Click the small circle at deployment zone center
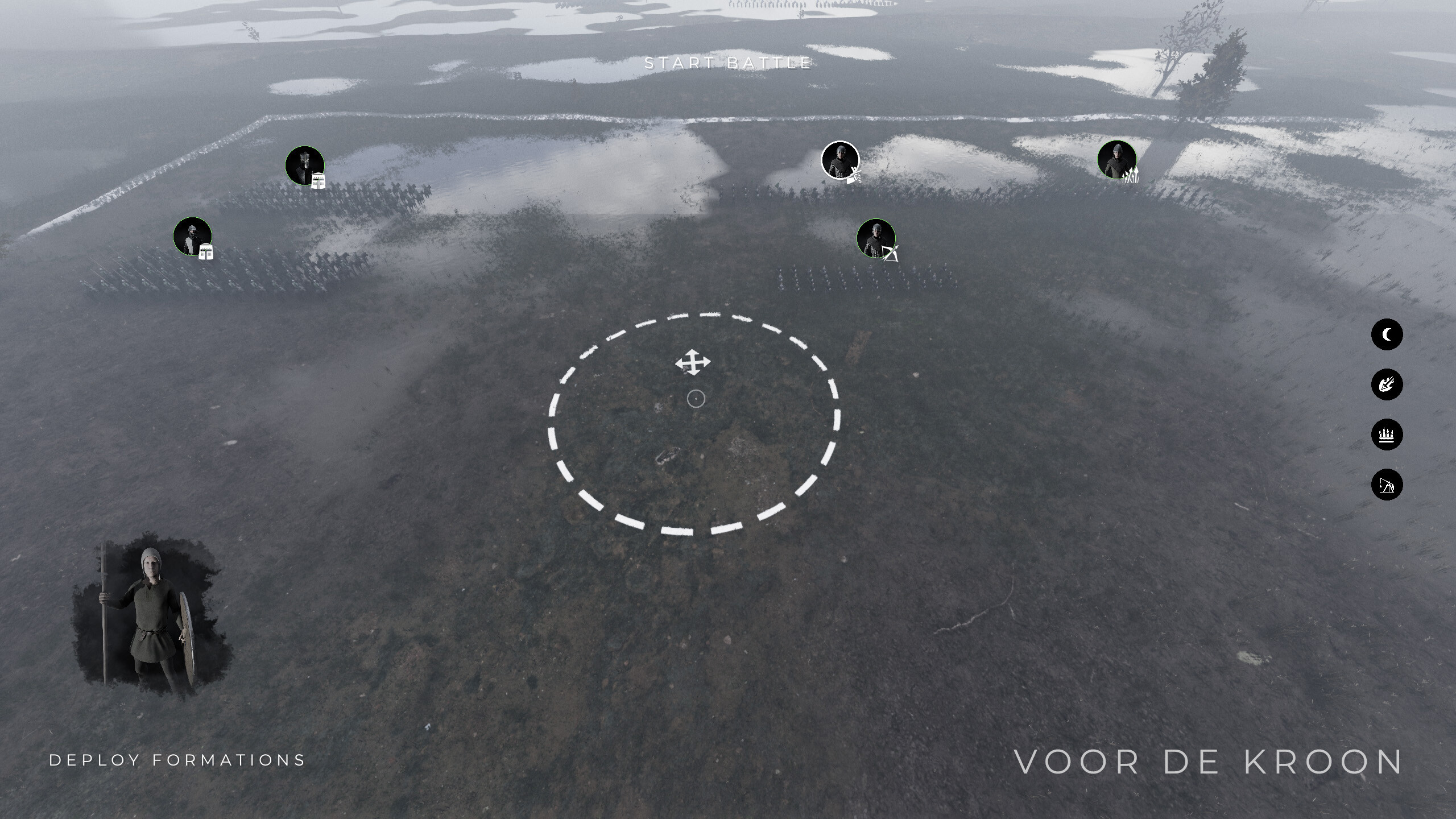Screen dimensions: 1456x819 (697, 399)
